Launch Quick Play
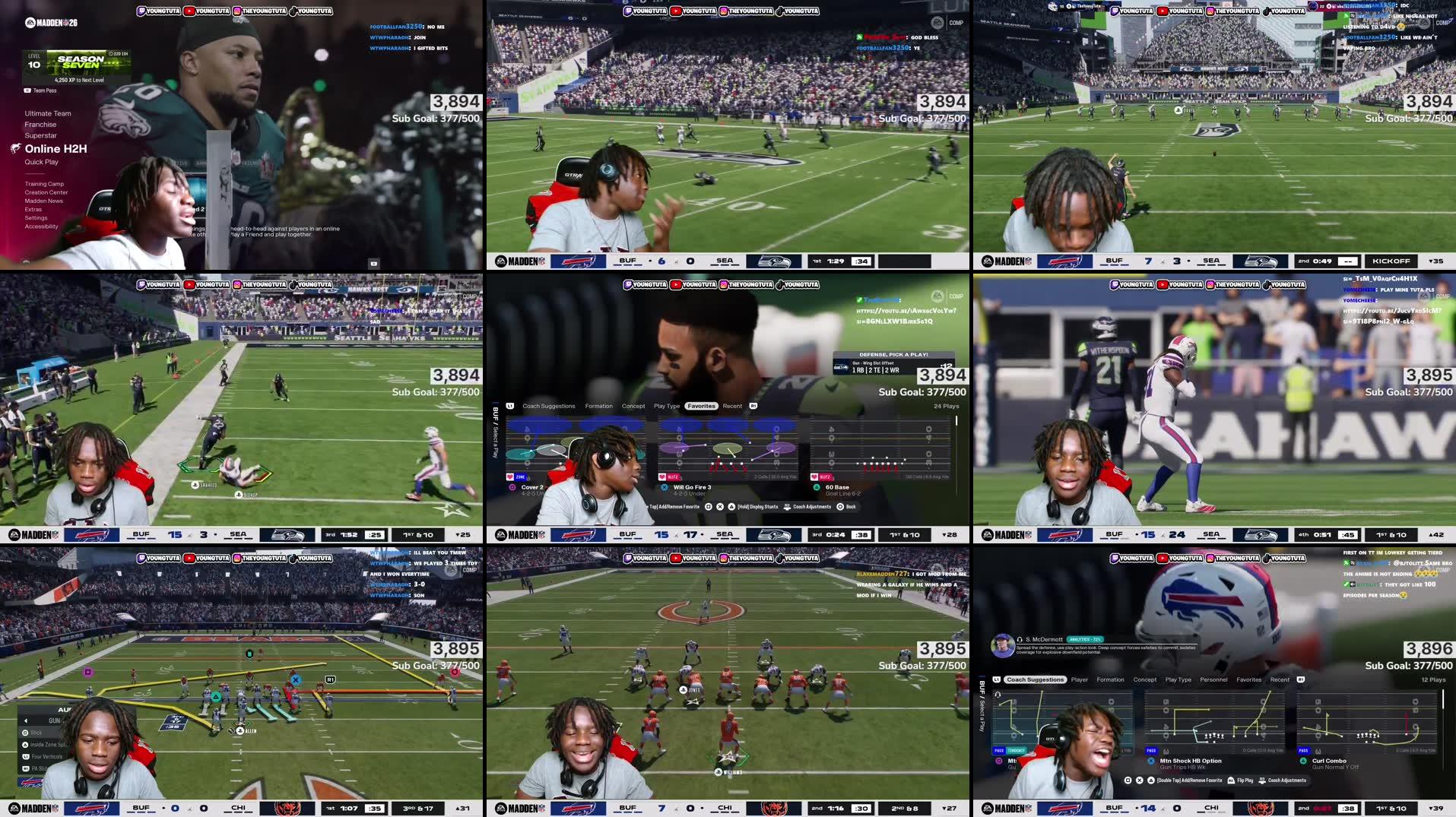 tap(41, 162)
